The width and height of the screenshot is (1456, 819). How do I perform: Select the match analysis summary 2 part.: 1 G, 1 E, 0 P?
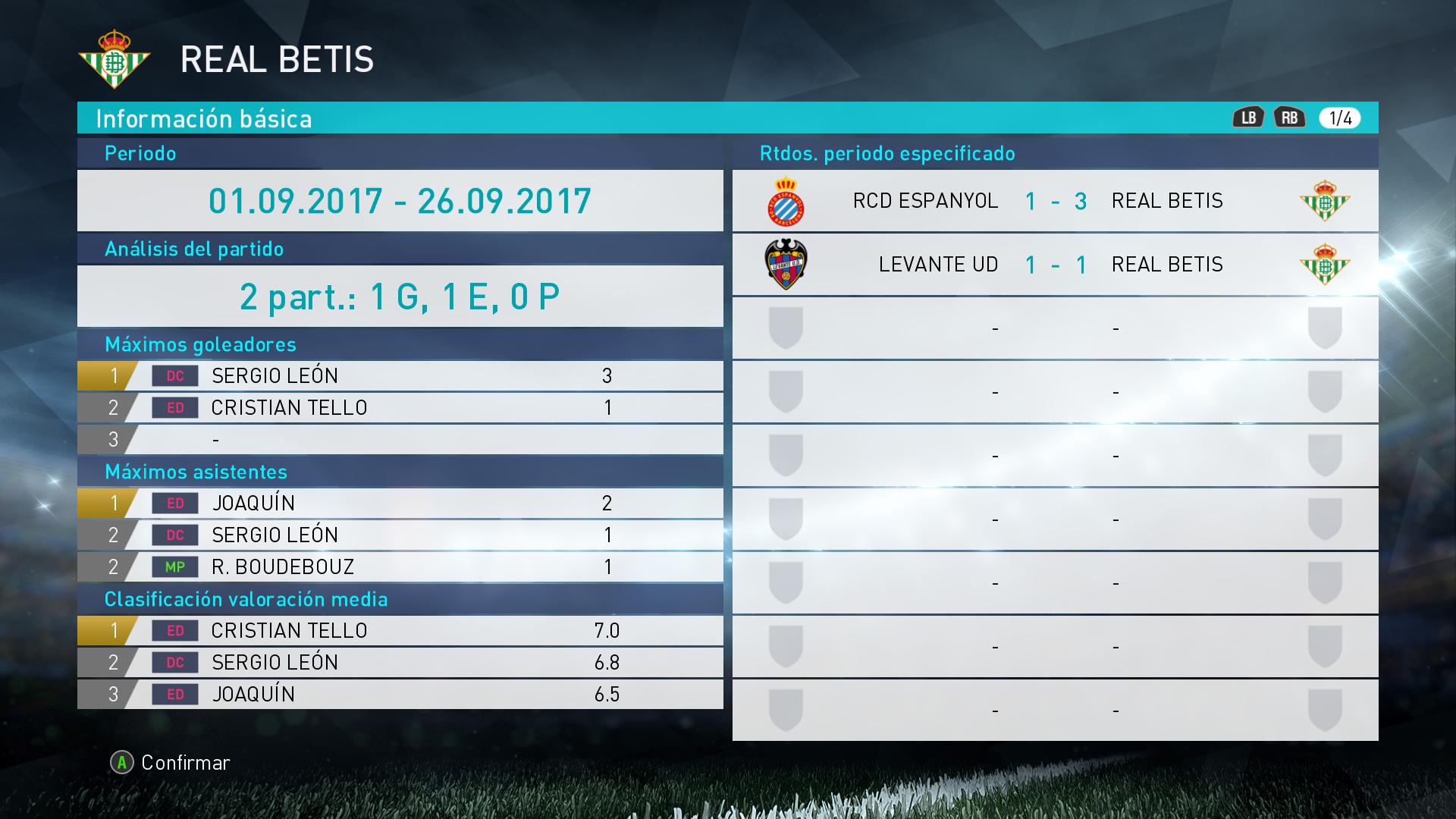pos(400,297)
